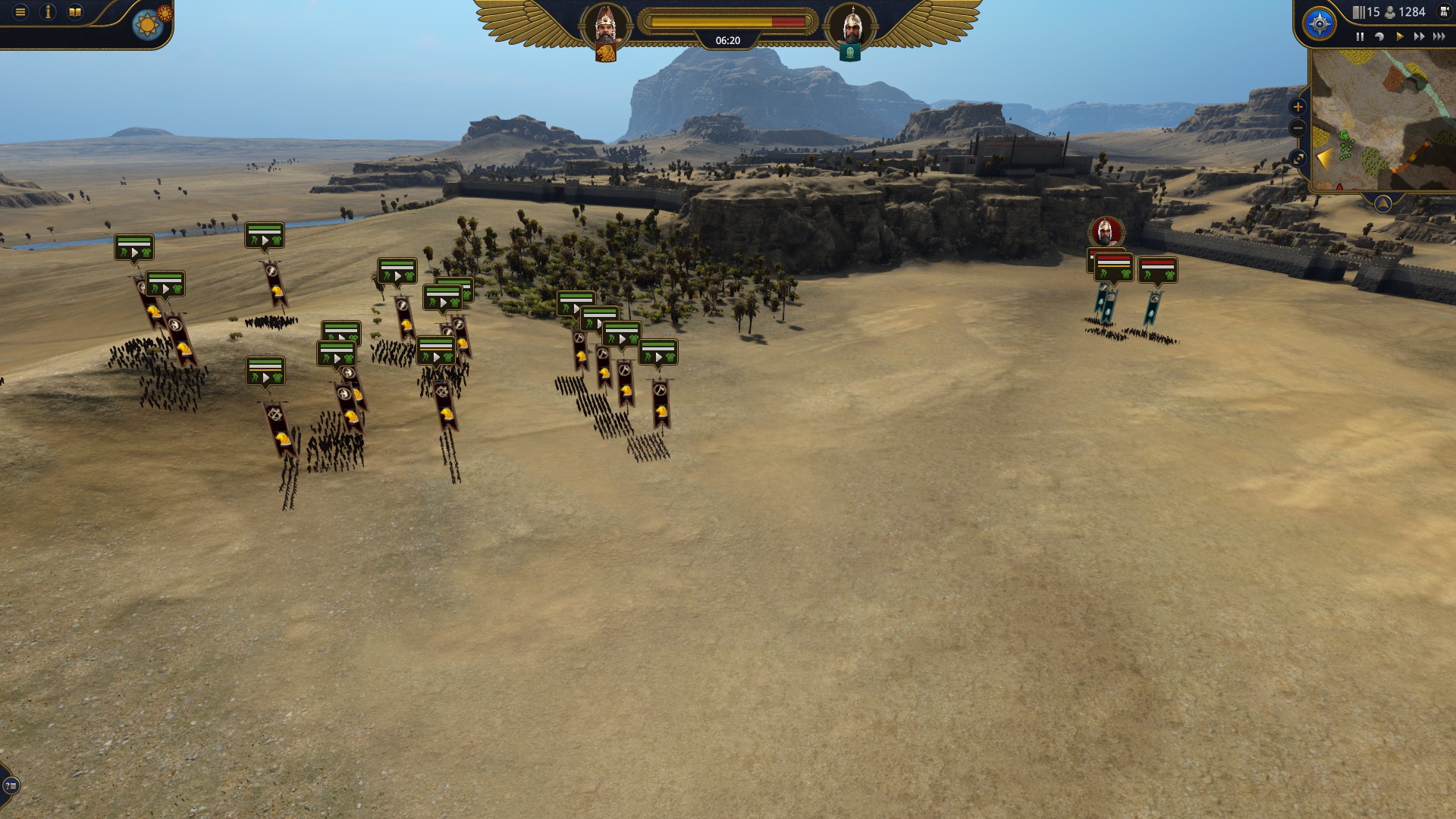Select the compass navigation icon above the minimap
1456x819 pixels.
point(1318,24)
